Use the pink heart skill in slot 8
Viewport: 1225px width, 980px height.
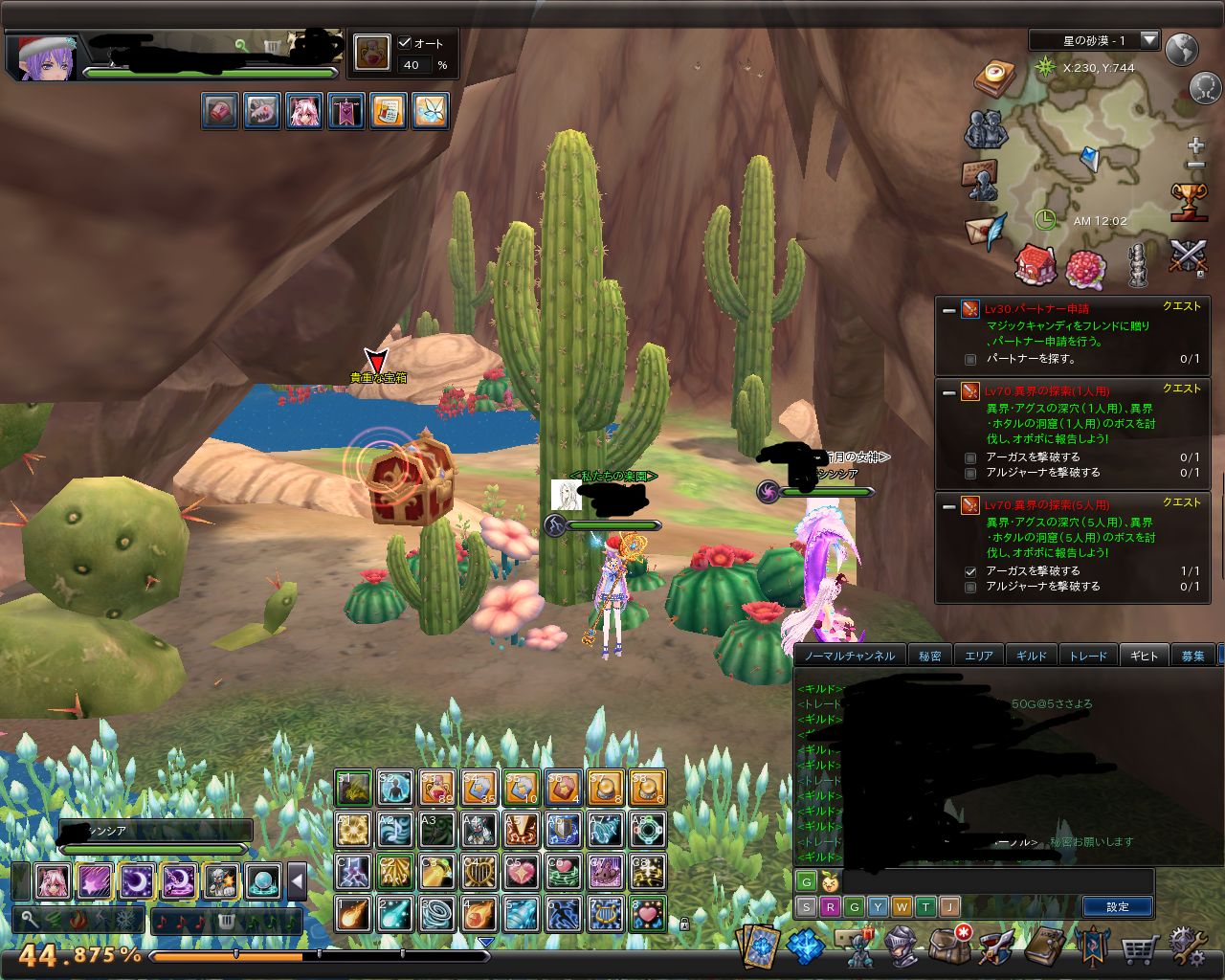648,914
